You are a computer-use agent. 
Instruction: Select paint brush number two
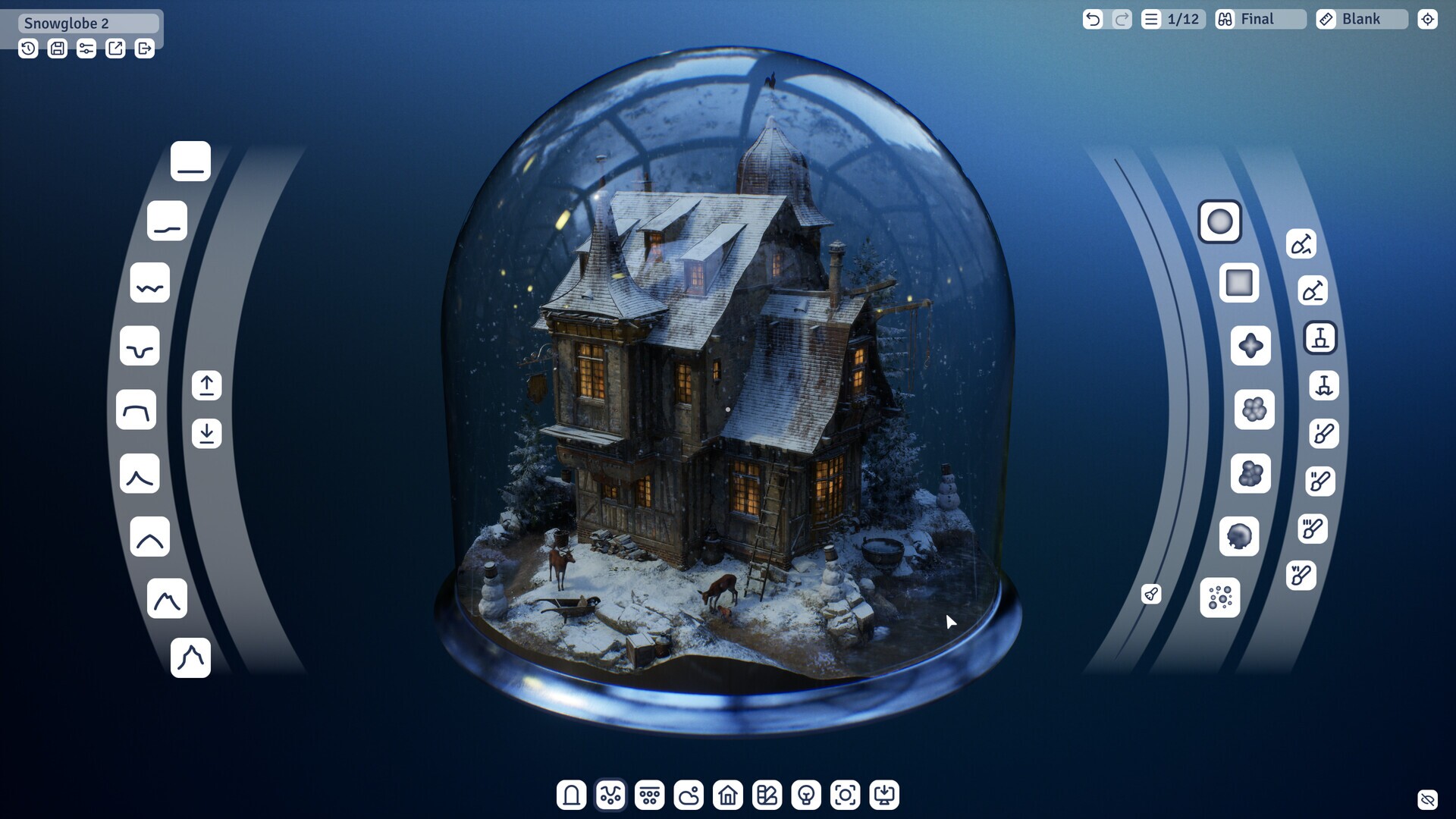(x=1319, y=482)
